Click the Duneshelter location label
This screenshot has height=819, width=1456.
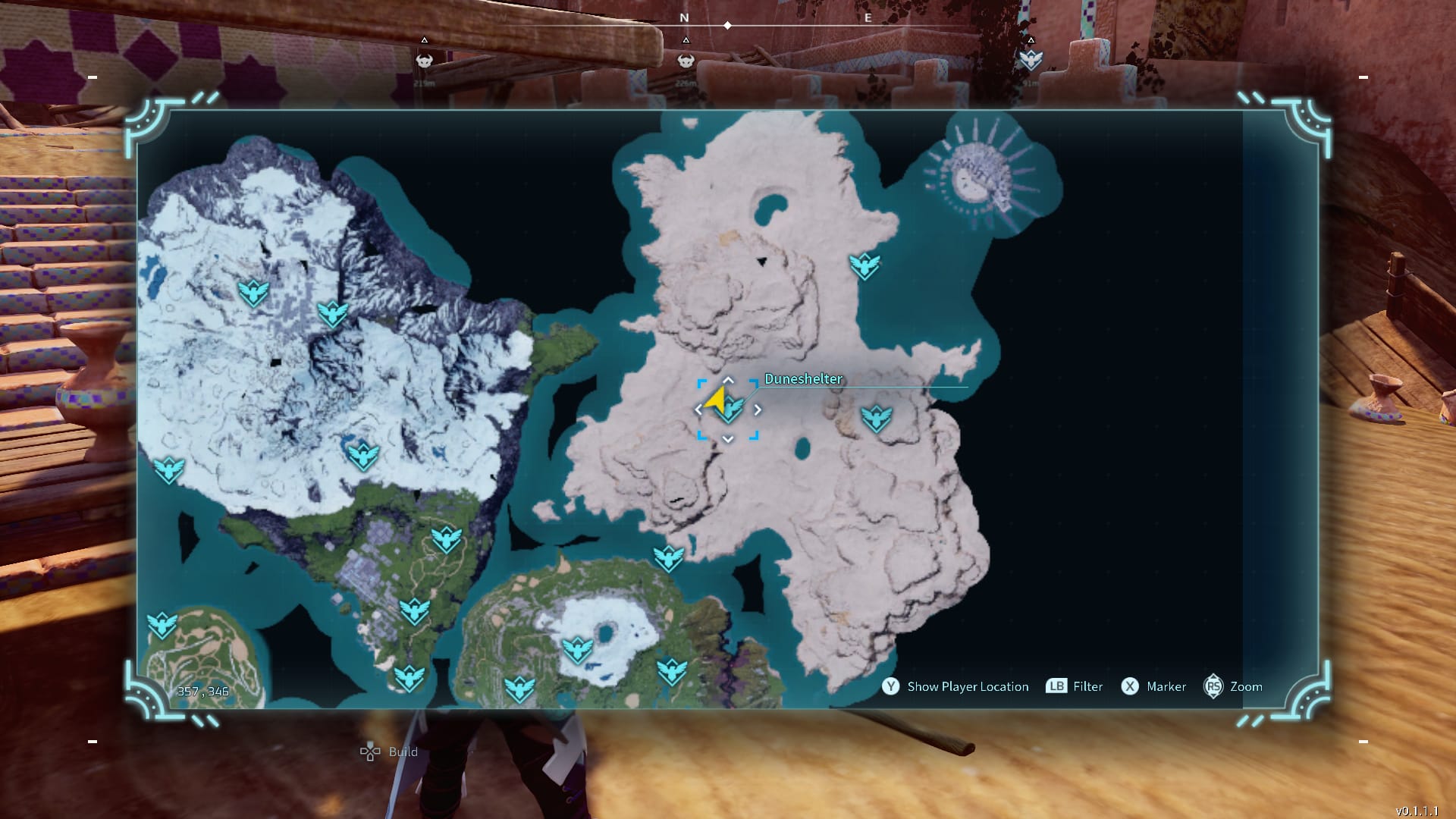pyautogui.click(x=804, y=378)
